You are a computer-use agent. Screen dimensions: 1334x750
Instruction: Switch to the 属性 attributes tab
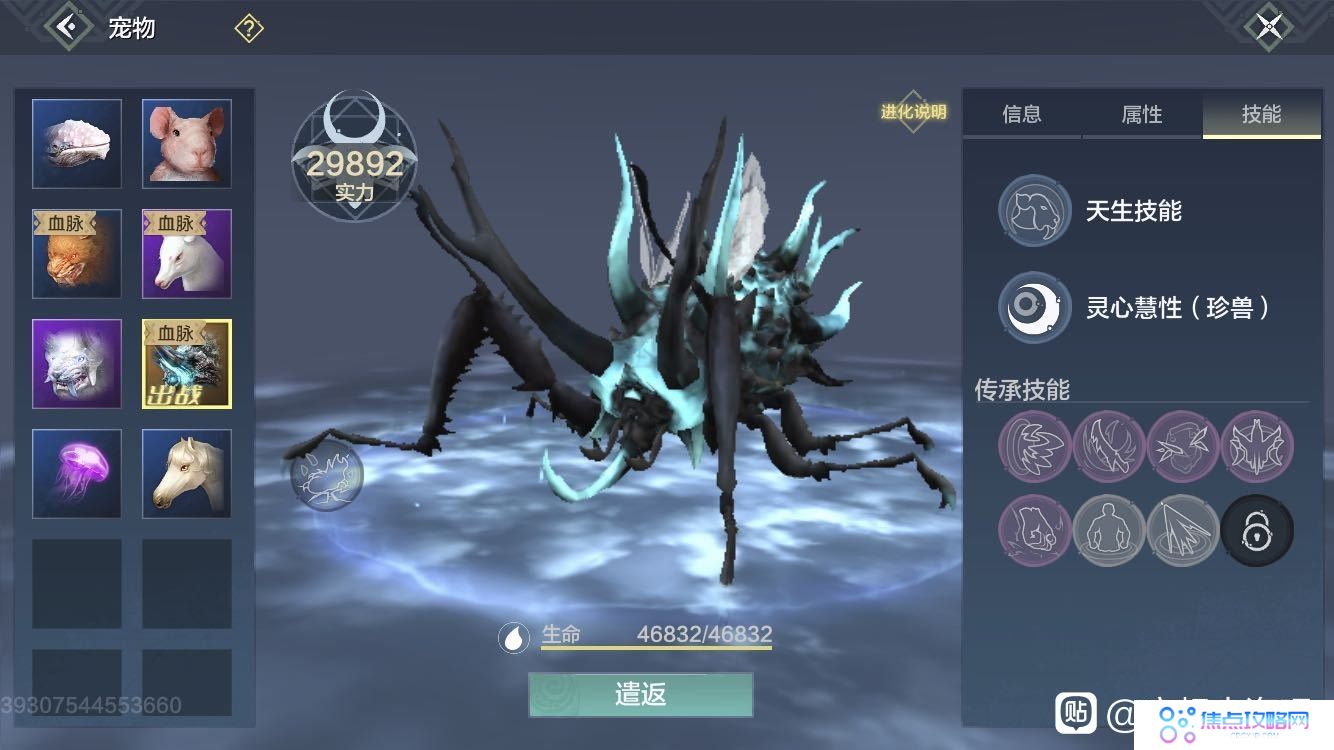click(1142, 115)
